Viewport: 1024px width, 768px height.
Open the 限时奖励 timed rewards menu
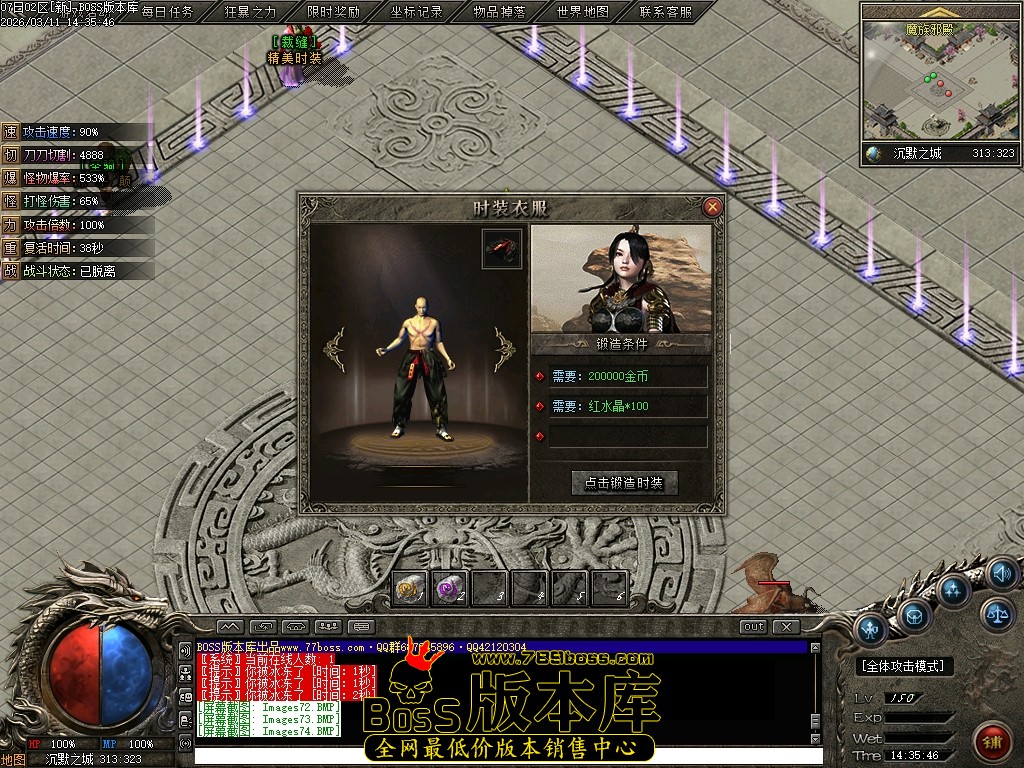tap(333, 12)
